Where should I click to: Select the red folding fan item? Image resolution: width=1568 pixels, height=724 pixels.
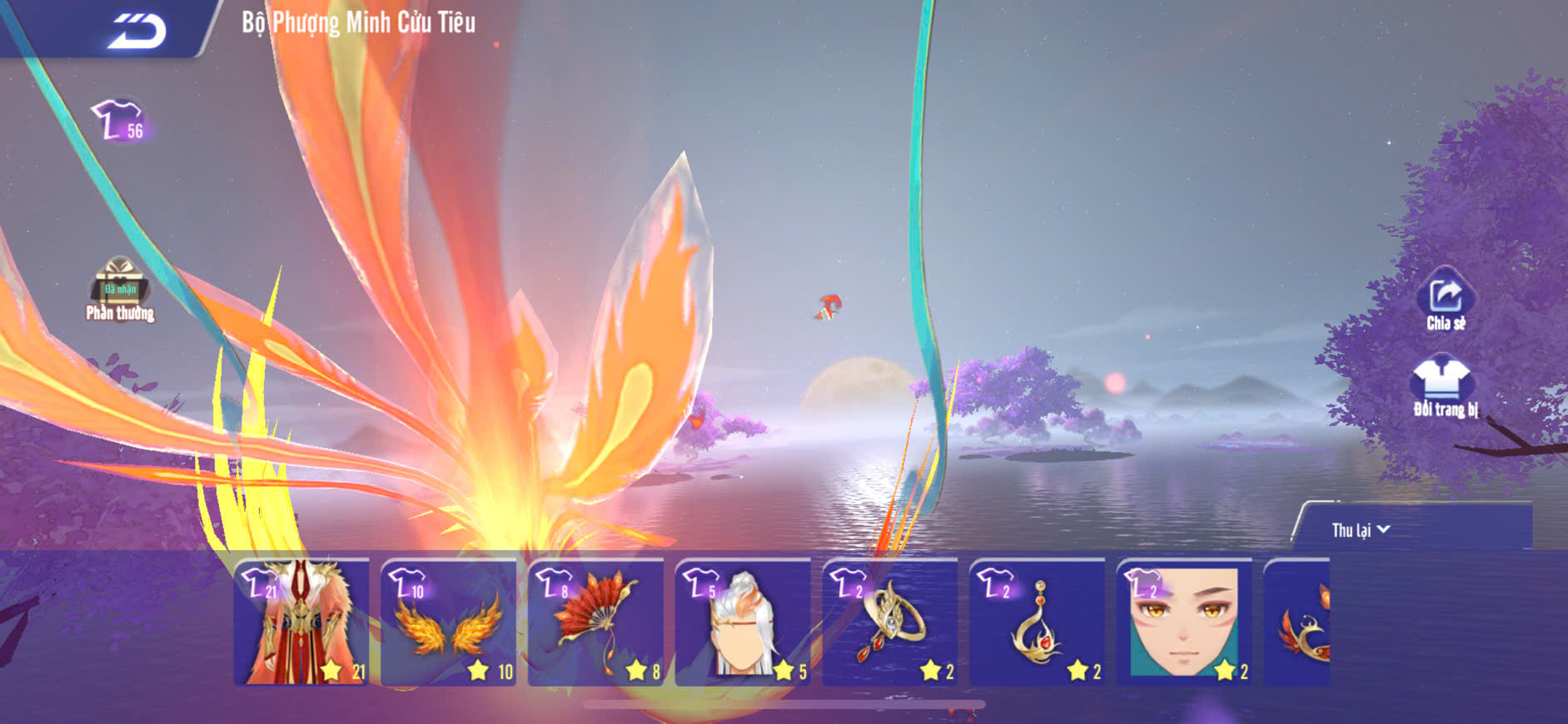click(x=596, y=622)
